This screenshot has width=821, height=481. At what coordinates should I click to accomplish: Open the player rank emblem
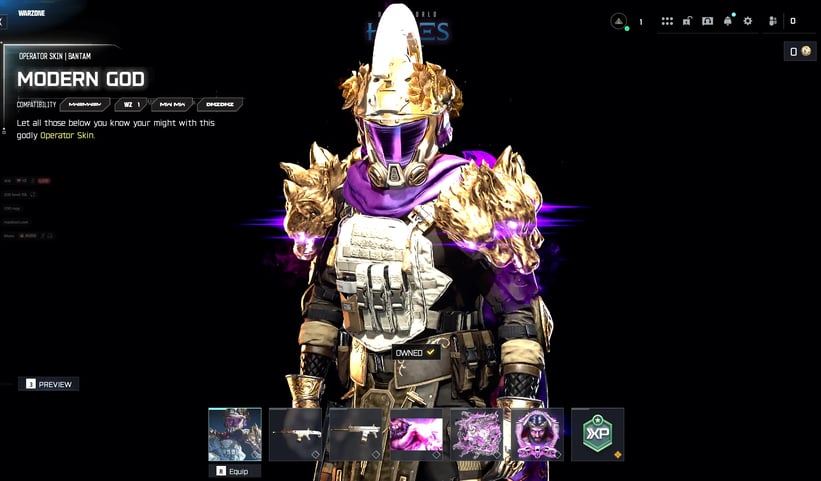(619, 21)
